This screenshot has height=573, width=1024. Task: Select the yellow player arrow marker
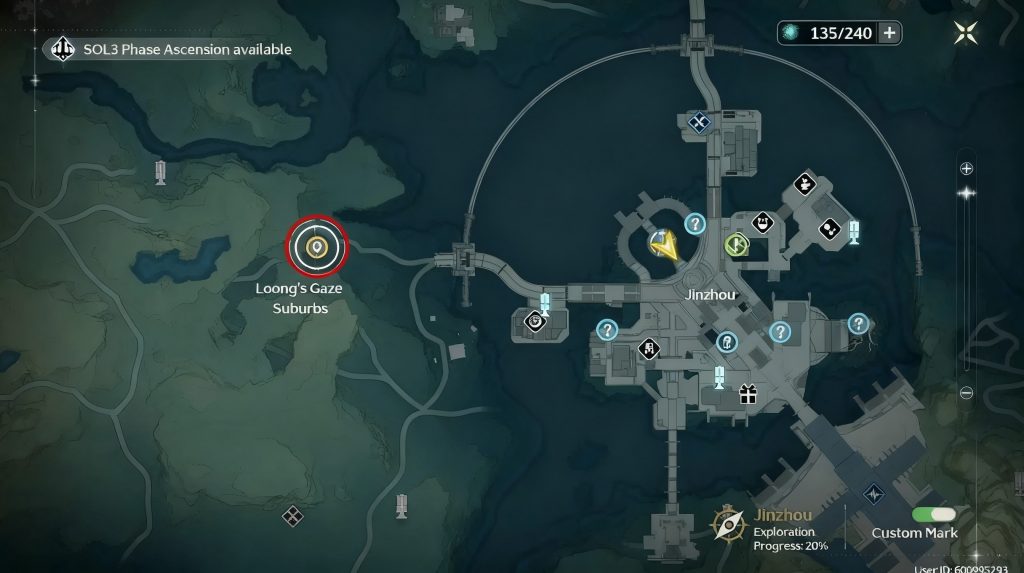tap(663, 244)
